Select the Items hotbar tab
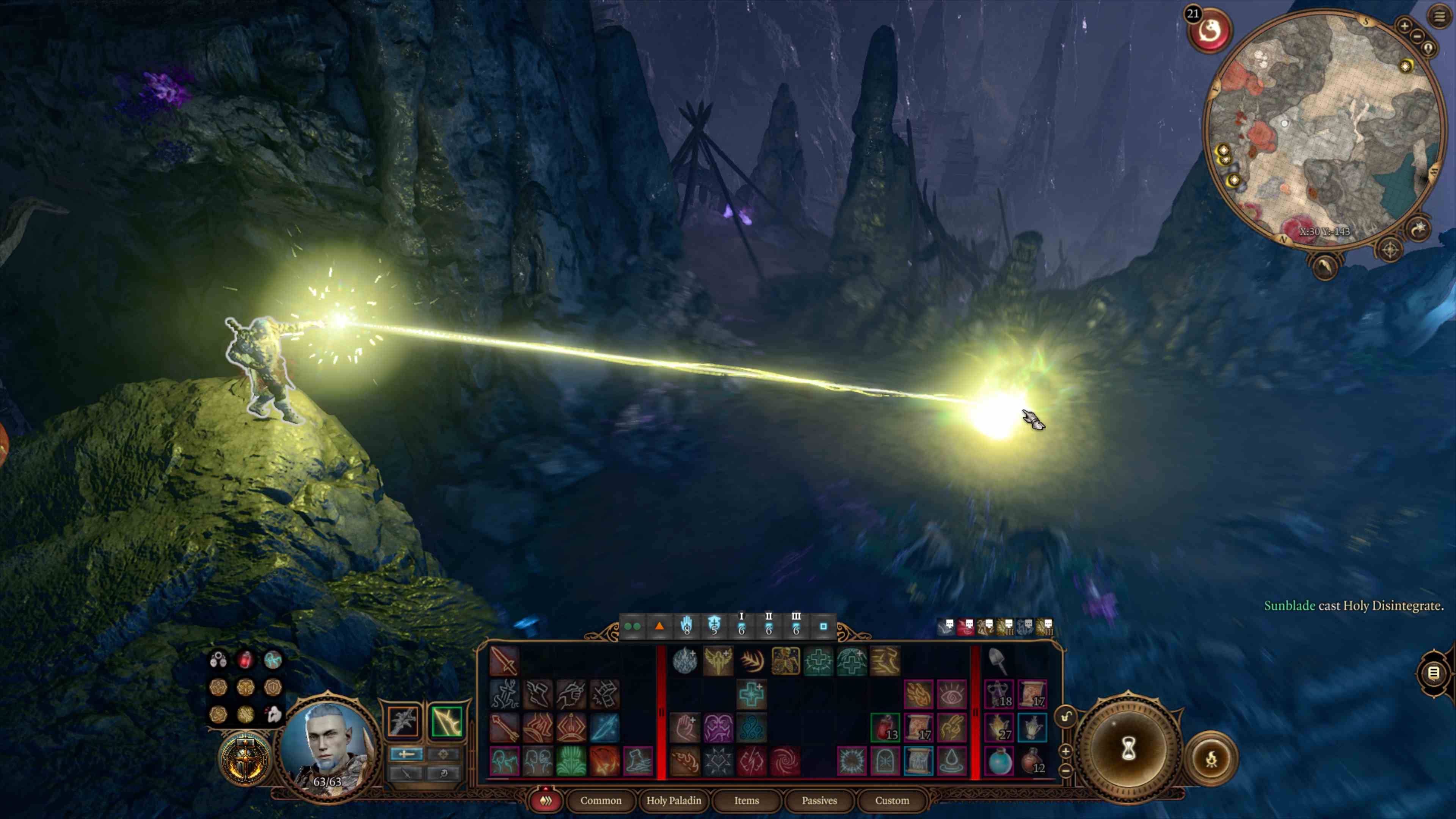The height and width of the screenshot is (819, 1456). pos(746,800)
